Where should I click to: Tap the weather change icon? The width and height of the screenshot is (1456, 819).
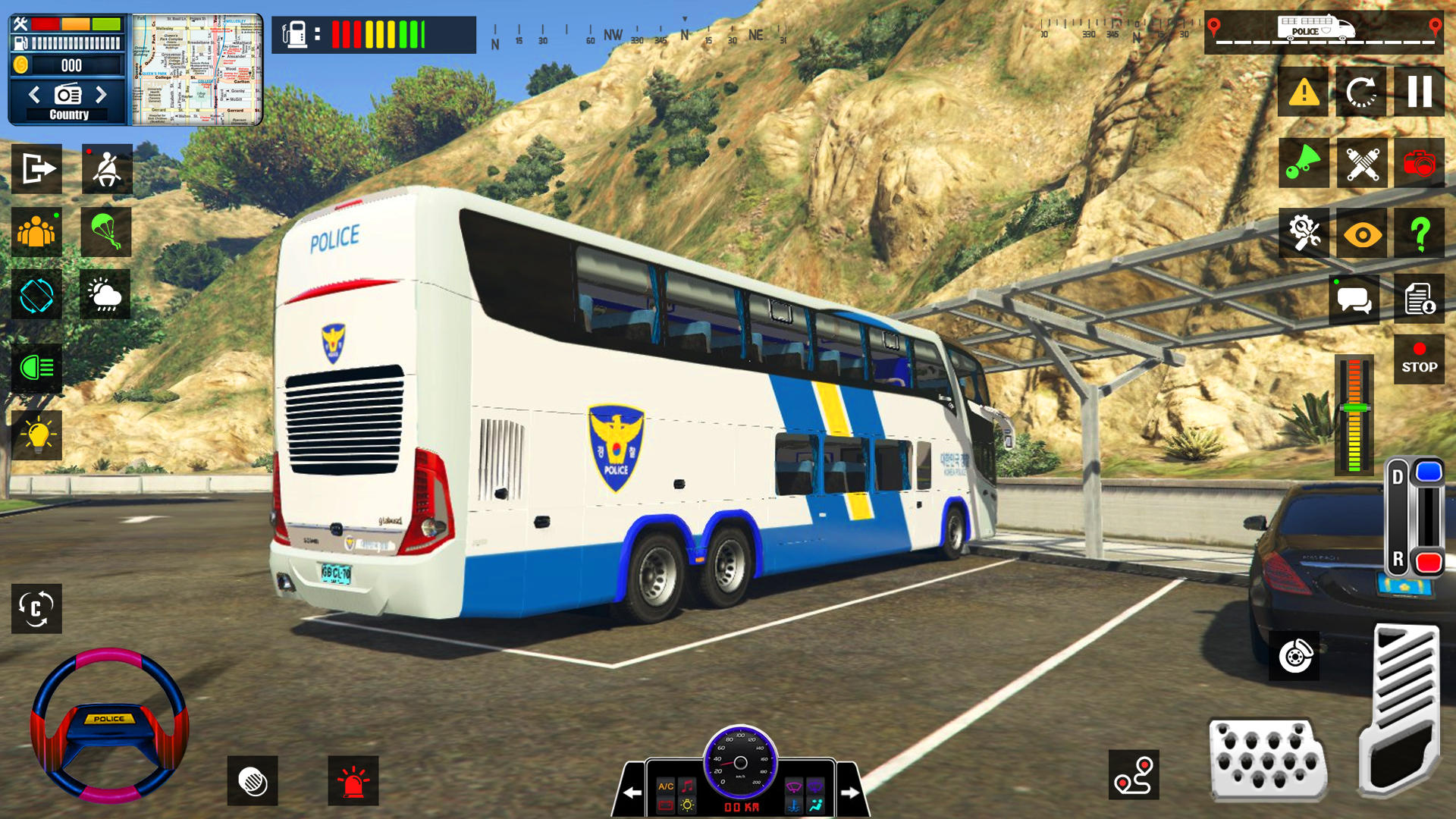(105, 296)
